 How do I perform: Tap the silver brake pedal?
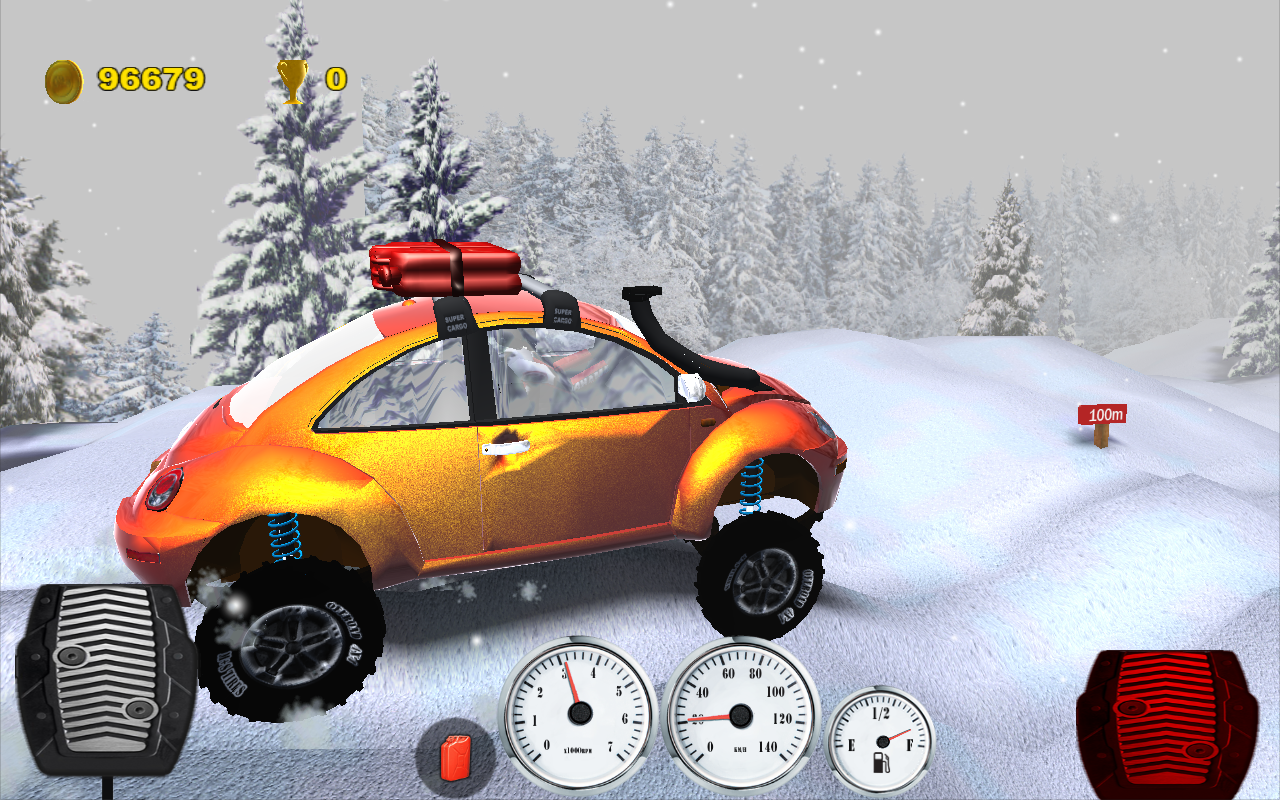click(105, 682)
